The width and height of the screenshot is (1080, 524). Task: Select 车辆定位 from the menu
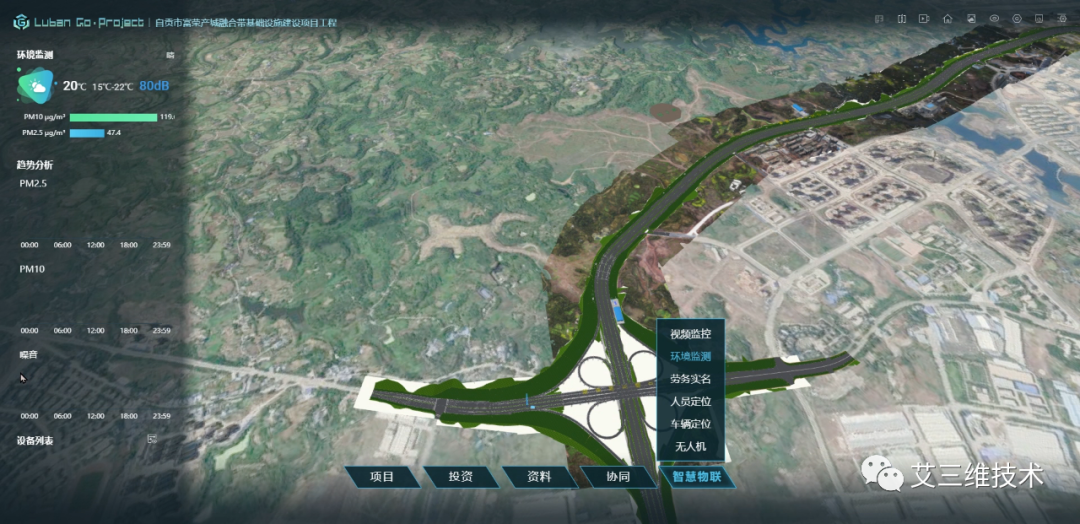coord(690,424)
